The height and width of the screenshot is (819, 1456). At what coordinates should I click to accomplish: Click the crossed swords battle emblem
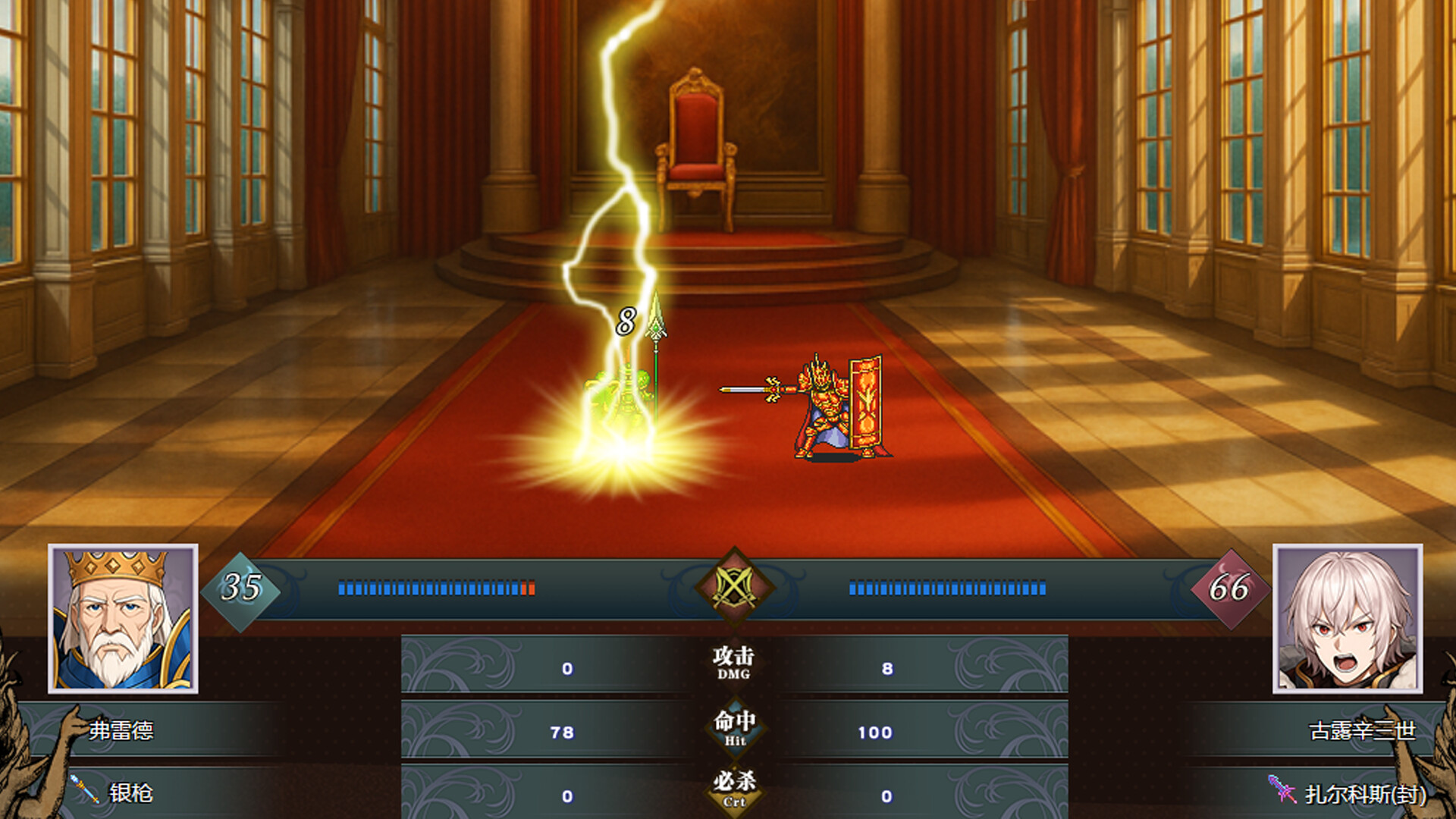[733, 588]
